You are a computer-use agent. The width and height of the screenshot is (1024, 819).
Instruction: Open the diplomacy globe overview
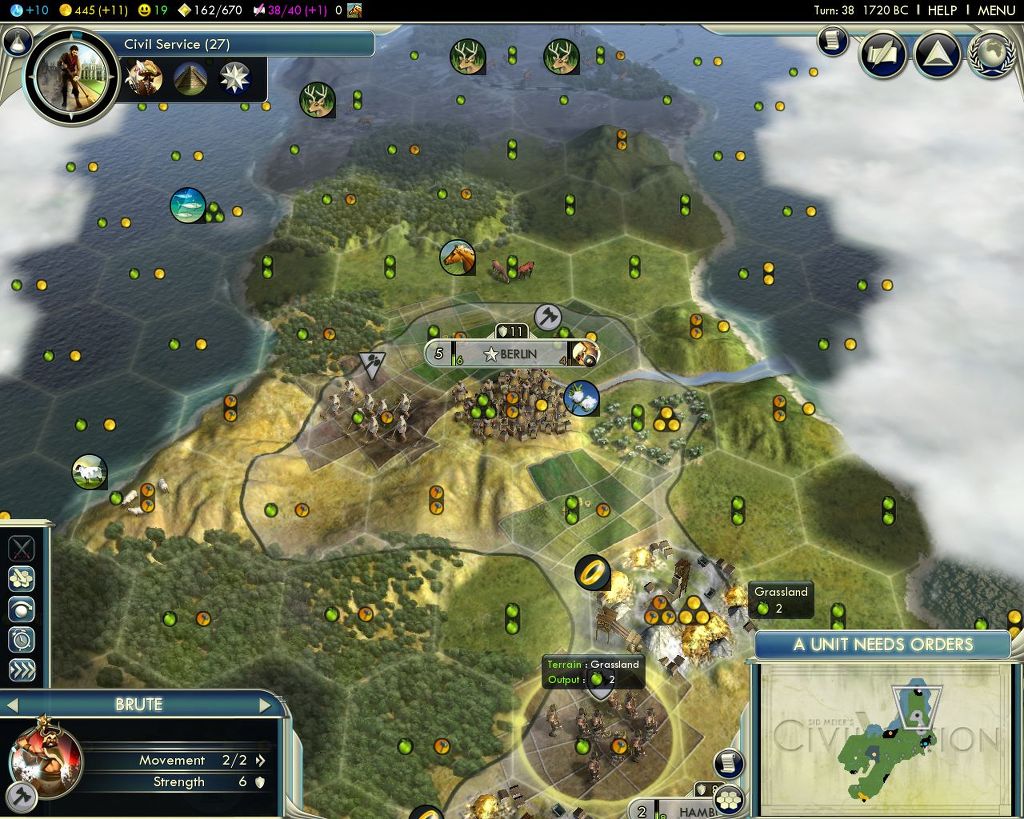pos(992,55)
